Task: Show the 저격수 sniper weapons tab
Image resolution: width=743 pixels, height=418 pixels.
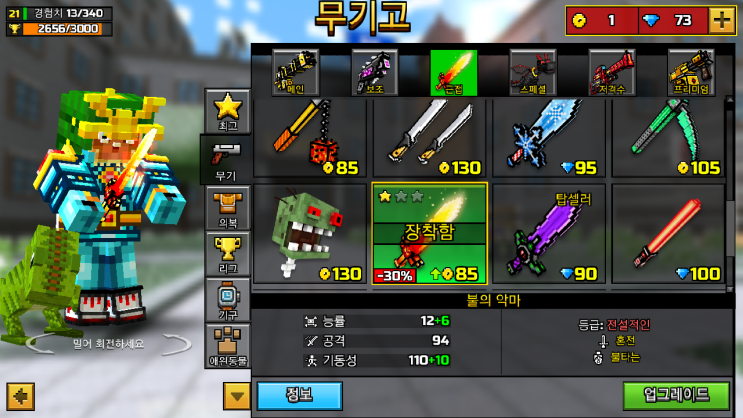Action: [611, 73]
